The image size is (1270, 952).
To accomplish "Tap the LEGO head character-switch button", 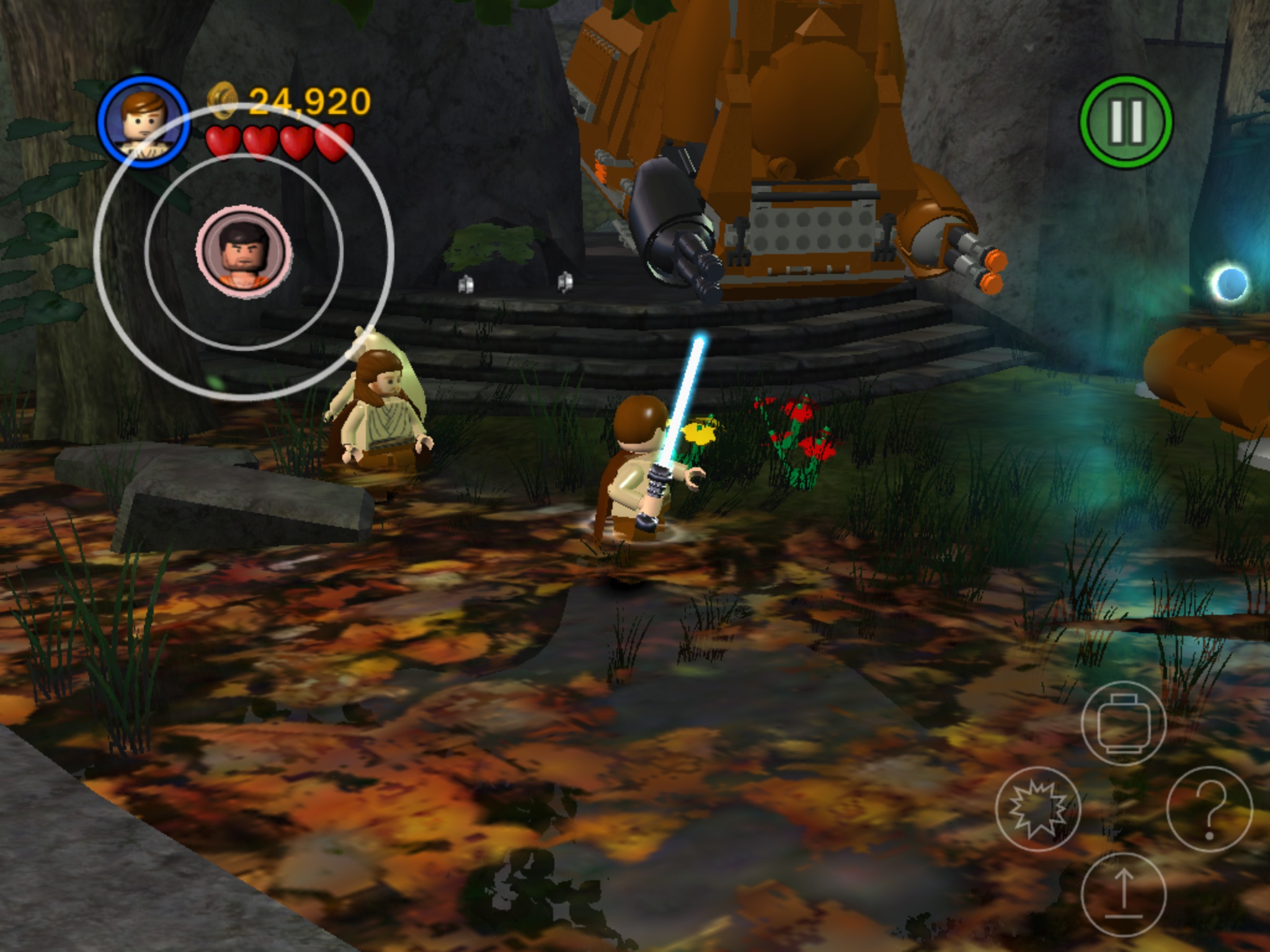I will click(1124, 723).
